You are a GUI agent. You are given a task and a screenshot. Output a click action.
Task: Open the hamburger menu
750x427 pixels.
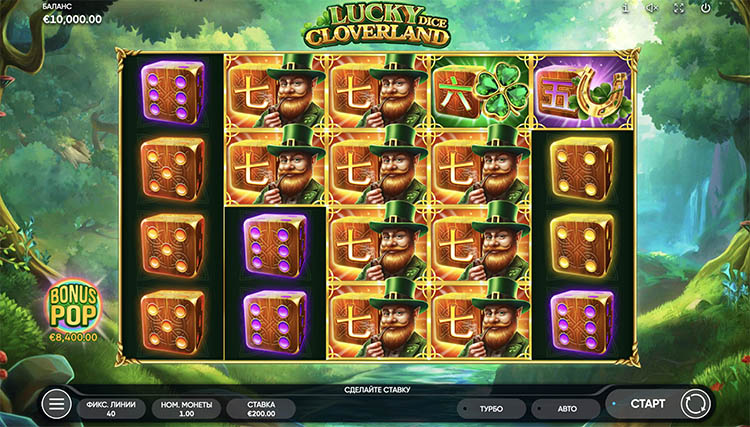[58, 405]
